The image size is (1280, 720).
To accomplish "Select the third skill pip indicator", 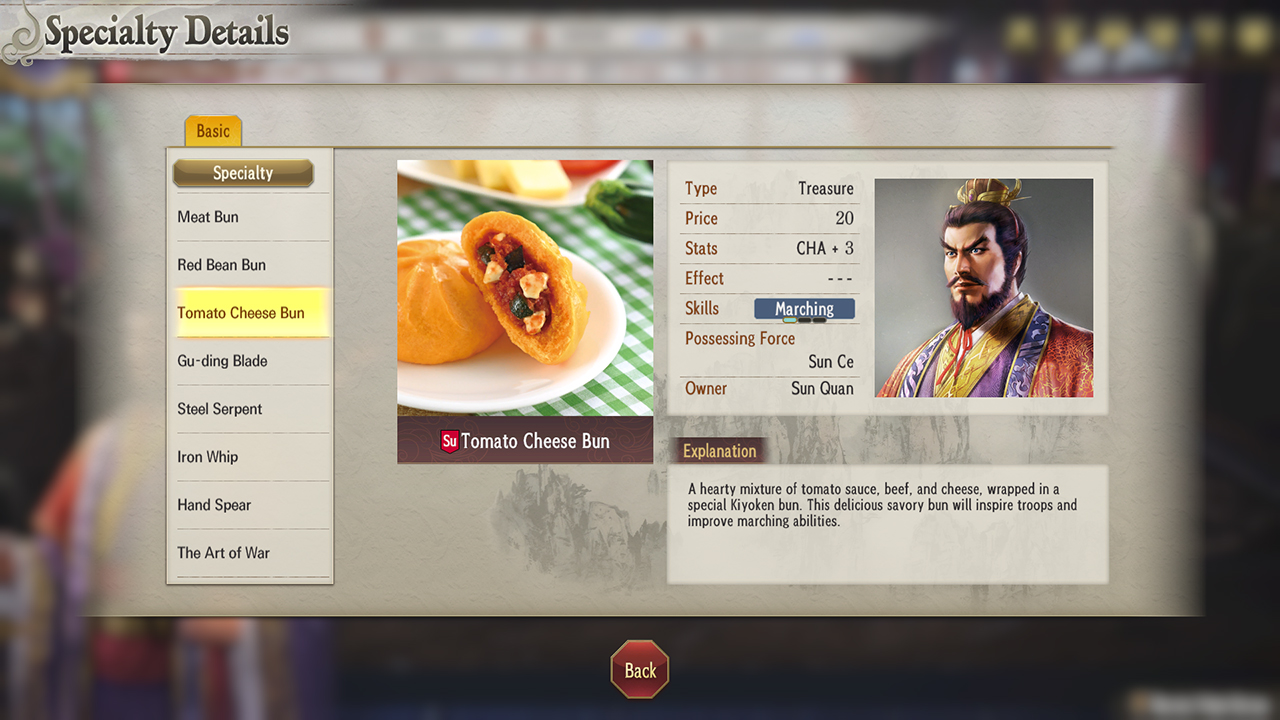I will click(x=819, y=320).
